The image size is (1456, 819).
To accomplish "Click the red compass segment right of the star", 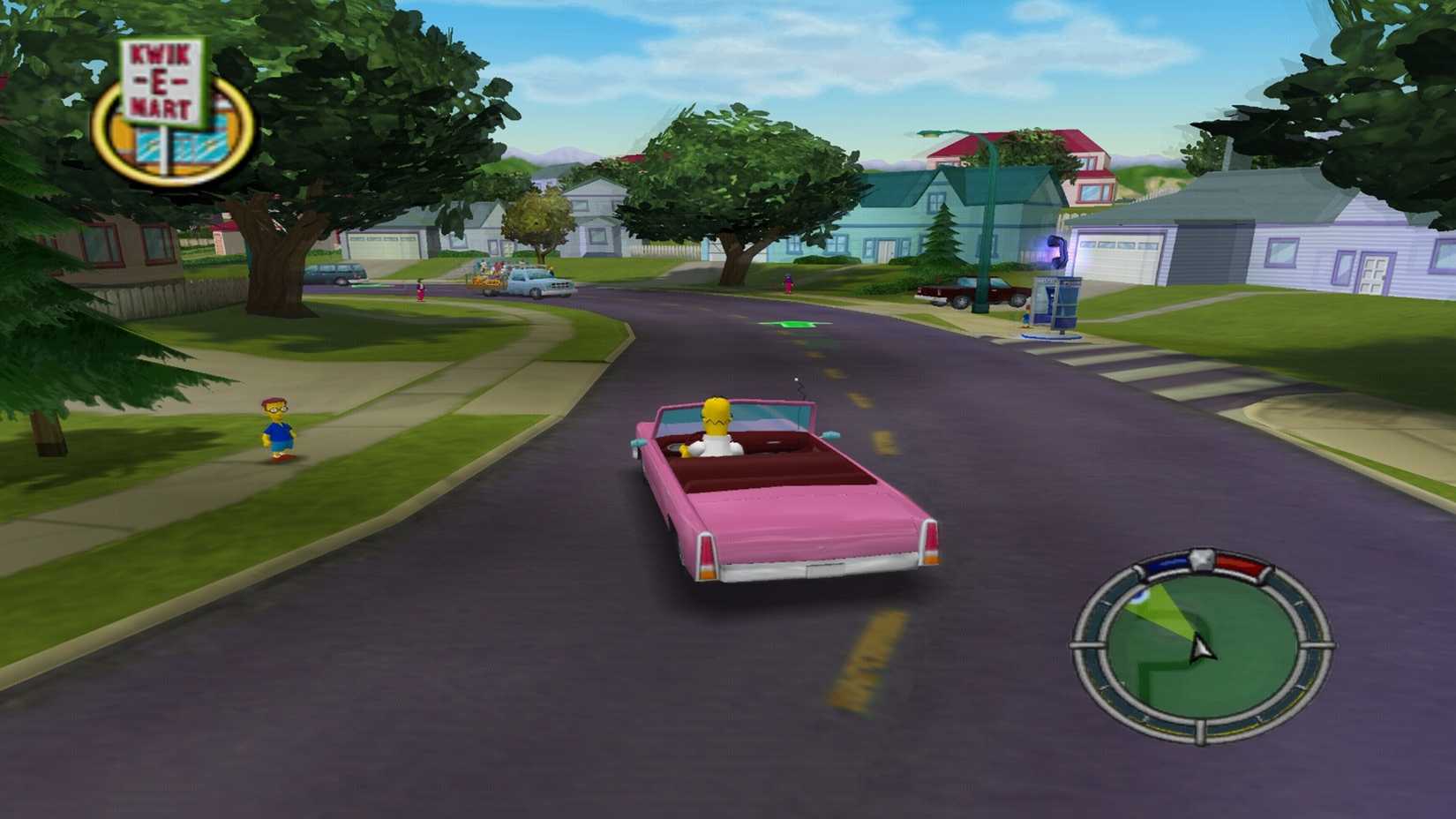I will (1239, 564).
